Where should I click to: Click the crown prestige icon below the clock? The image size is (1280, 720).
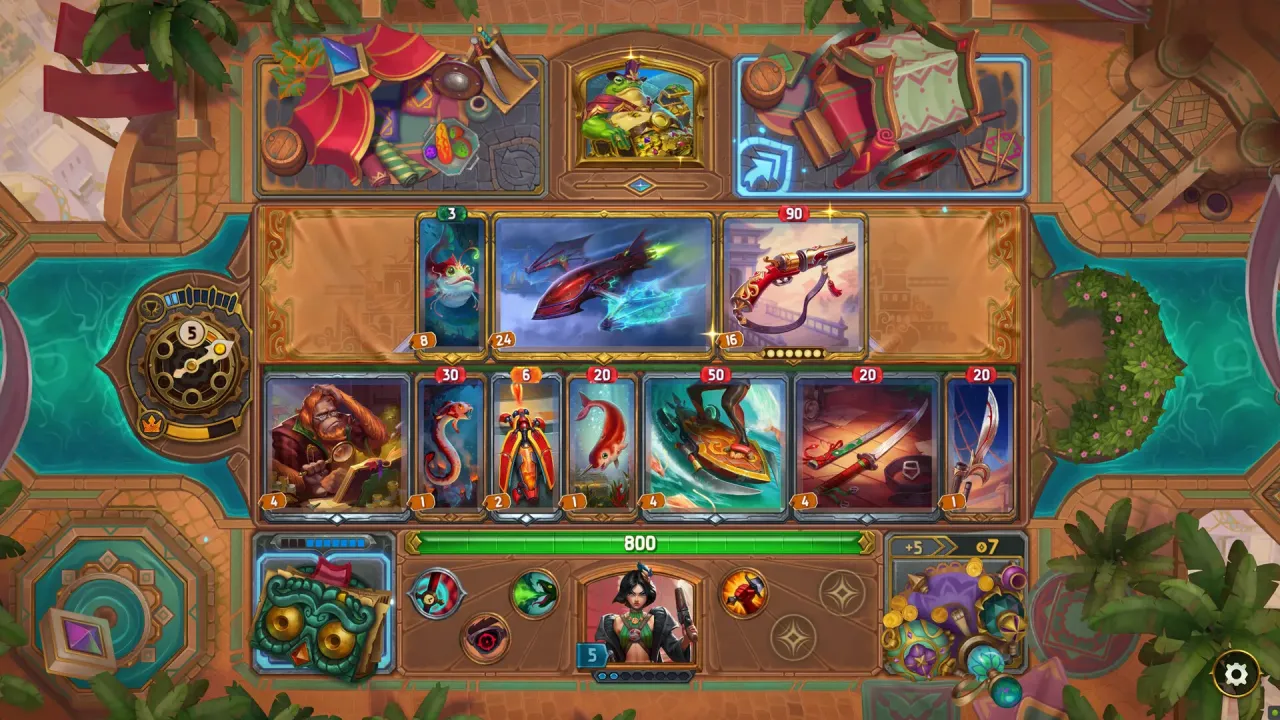151,422
